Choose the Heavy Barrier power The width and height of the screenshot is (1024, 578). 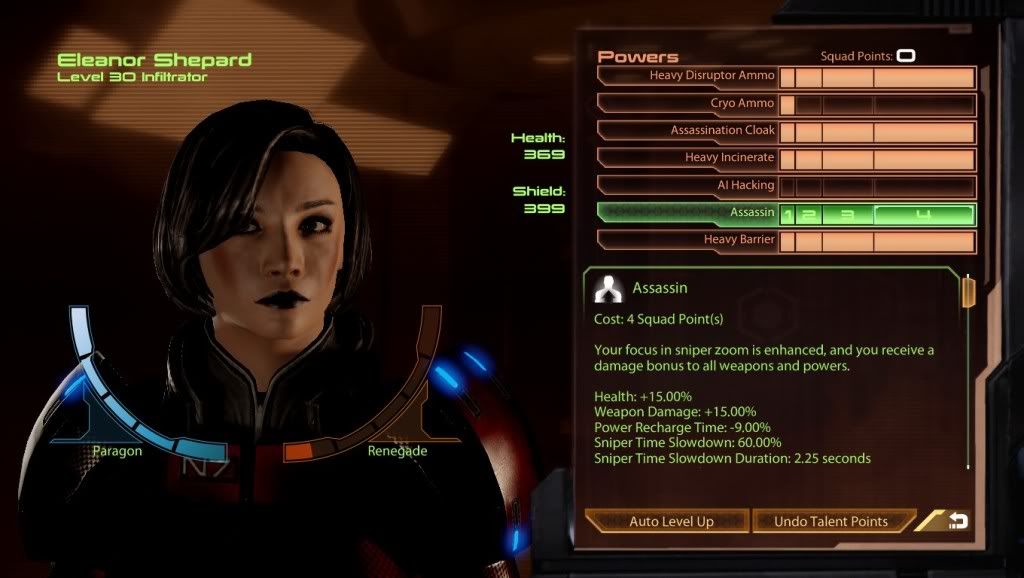coord(688,240)
